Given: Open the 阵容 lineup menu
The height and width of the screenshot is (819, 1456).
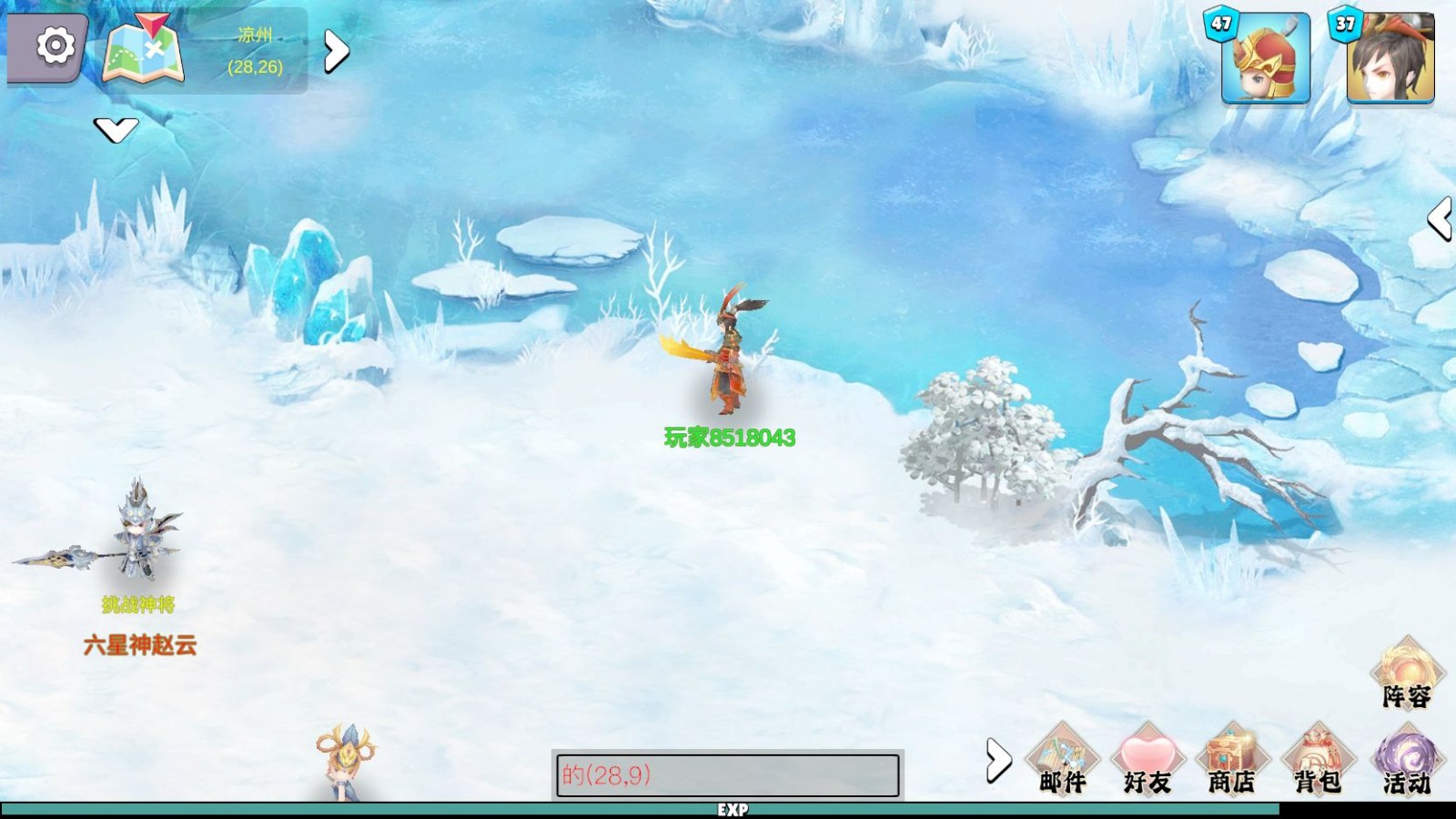Looking at the screenshot, I should click(1407, 673).
